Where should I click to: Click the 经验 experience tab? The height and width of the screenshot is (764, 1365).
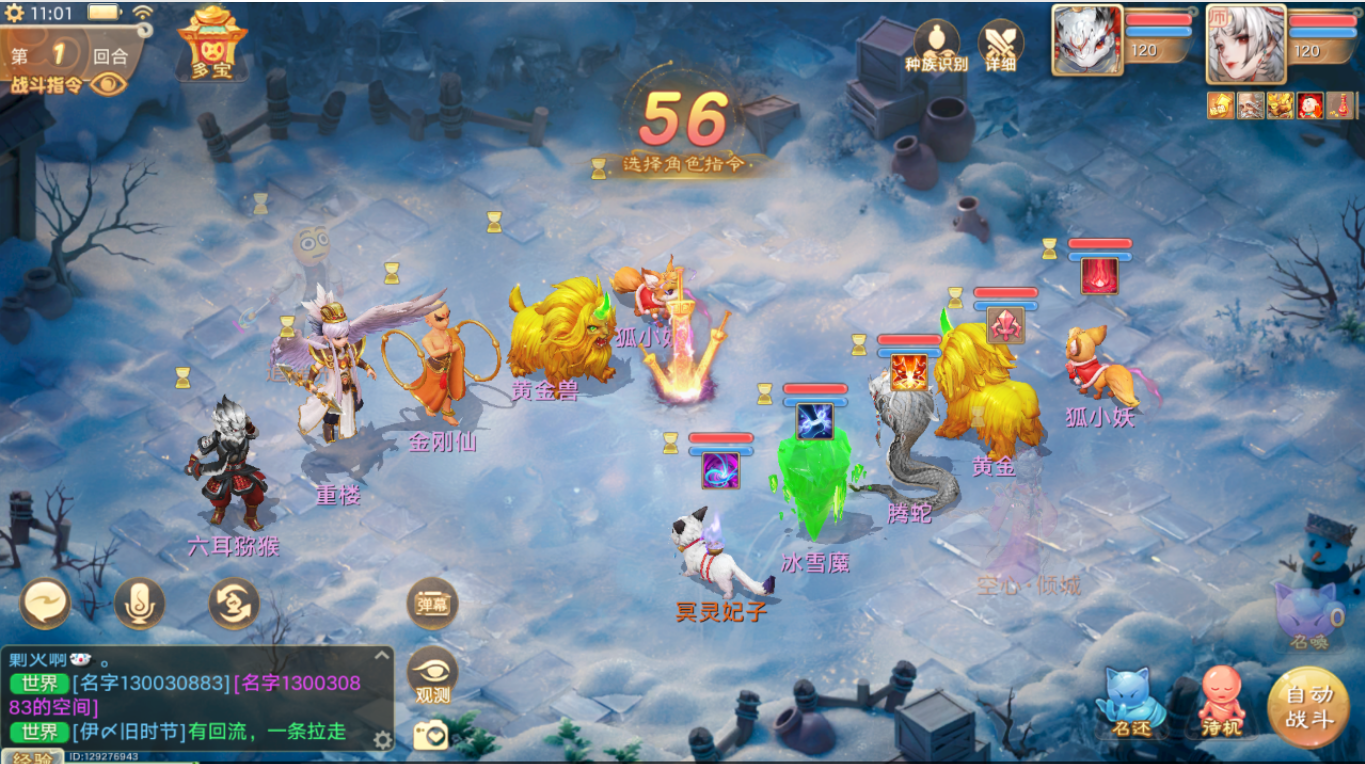click(30, 757)
